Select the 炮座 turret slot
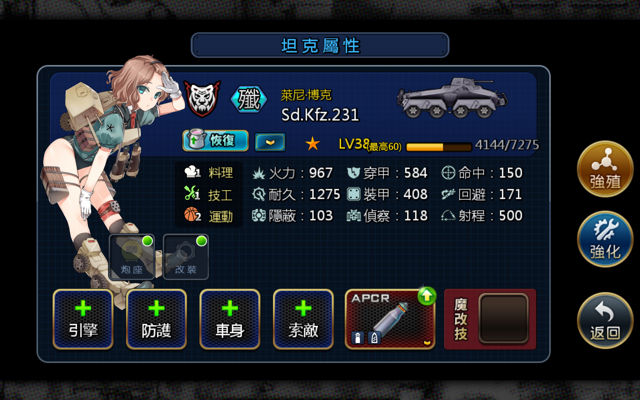640x400 pixels. tap(131, 256)
